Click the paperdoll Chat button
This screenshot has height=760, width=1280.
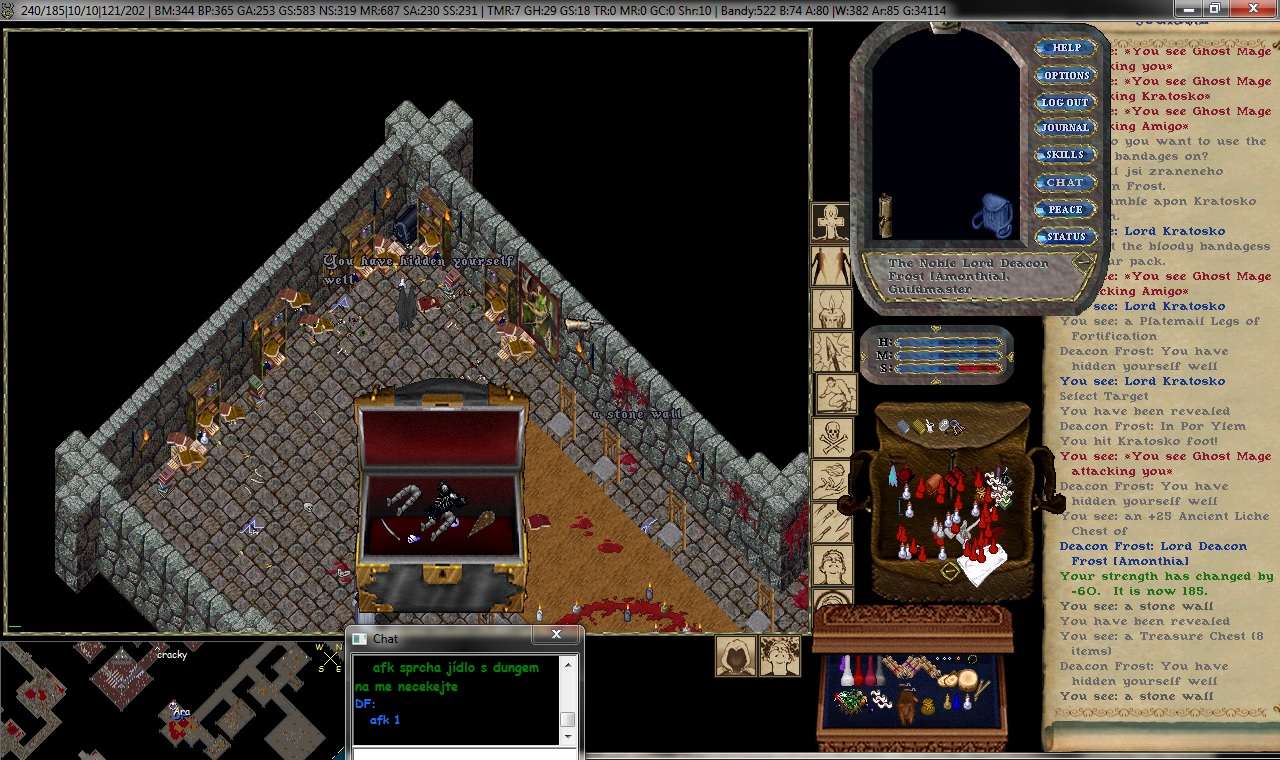pyautogui.click(x=1064, y=182)
